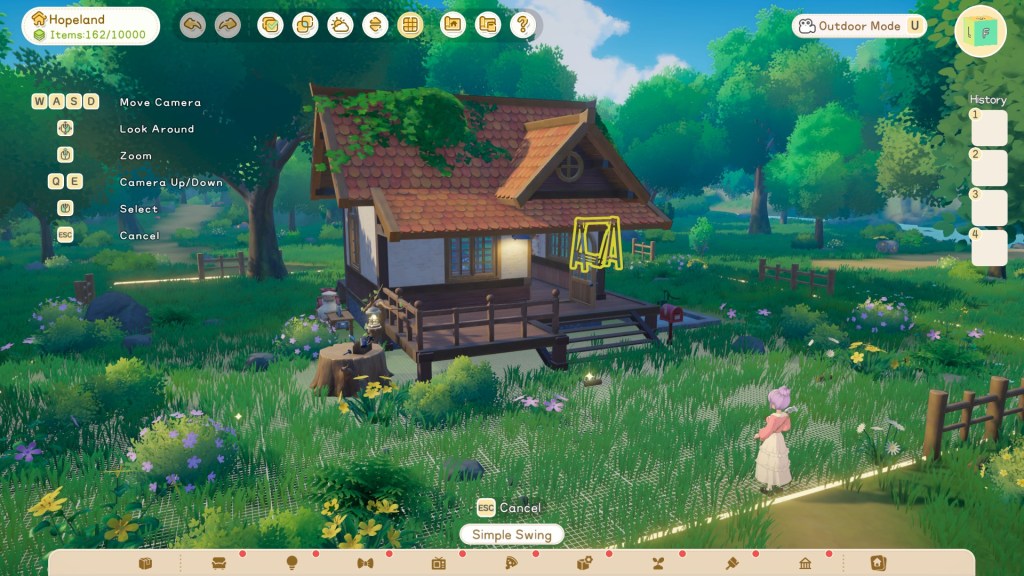Select the columned building structures category

(805, 564)
